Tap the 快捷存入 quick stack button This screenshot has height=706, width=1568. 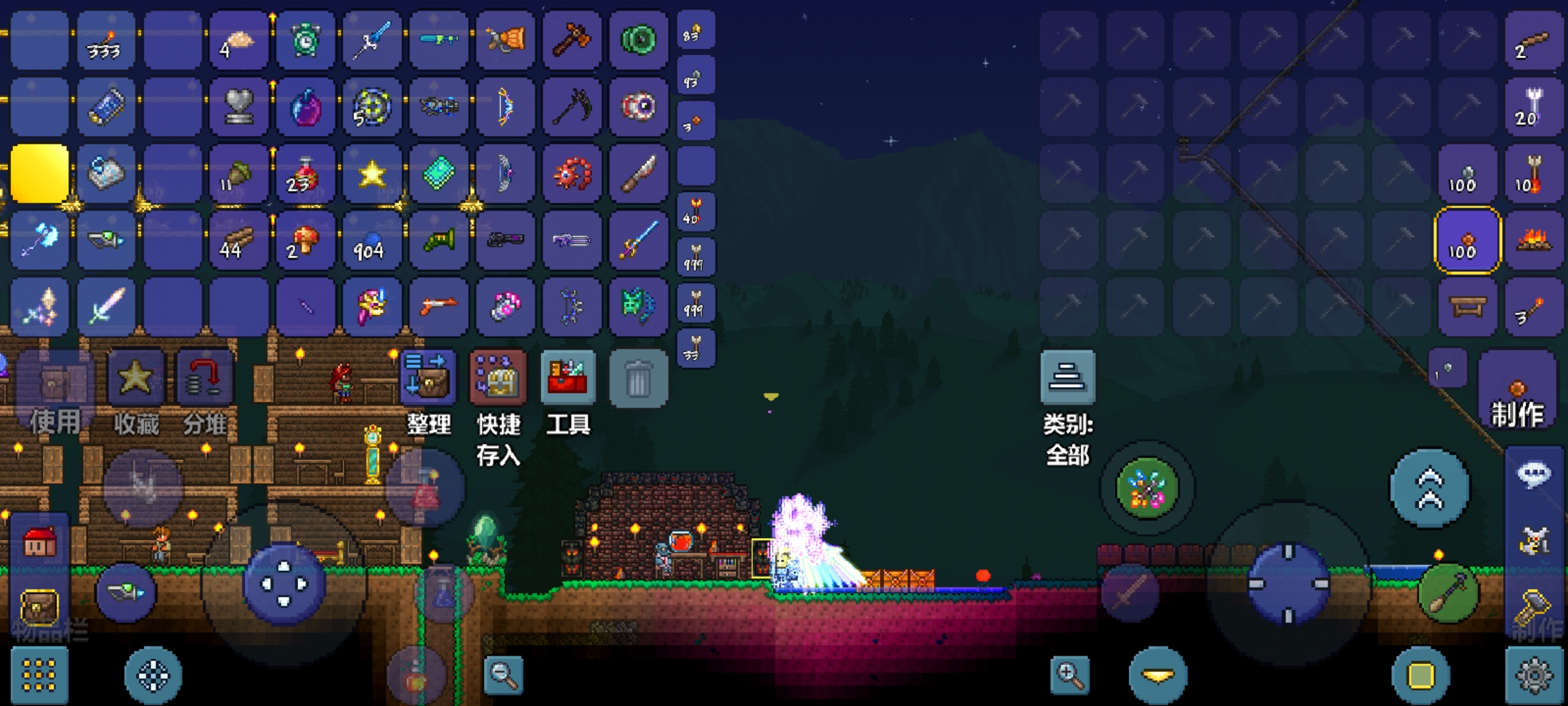pos(498,378)
